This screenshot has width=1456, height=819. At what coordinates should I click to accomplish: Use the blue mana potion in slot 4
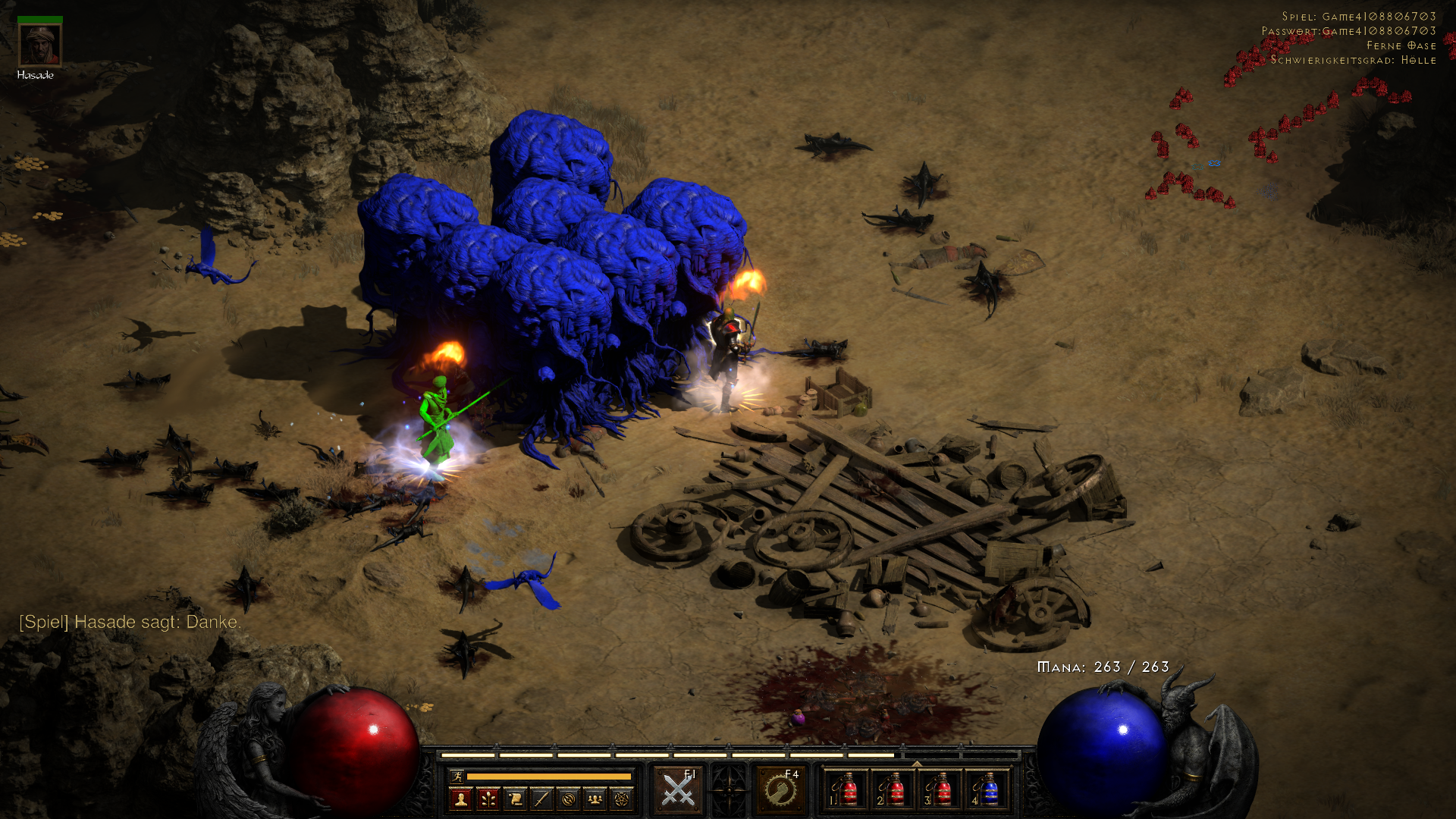pyautogui.click(x=987, y=790)
